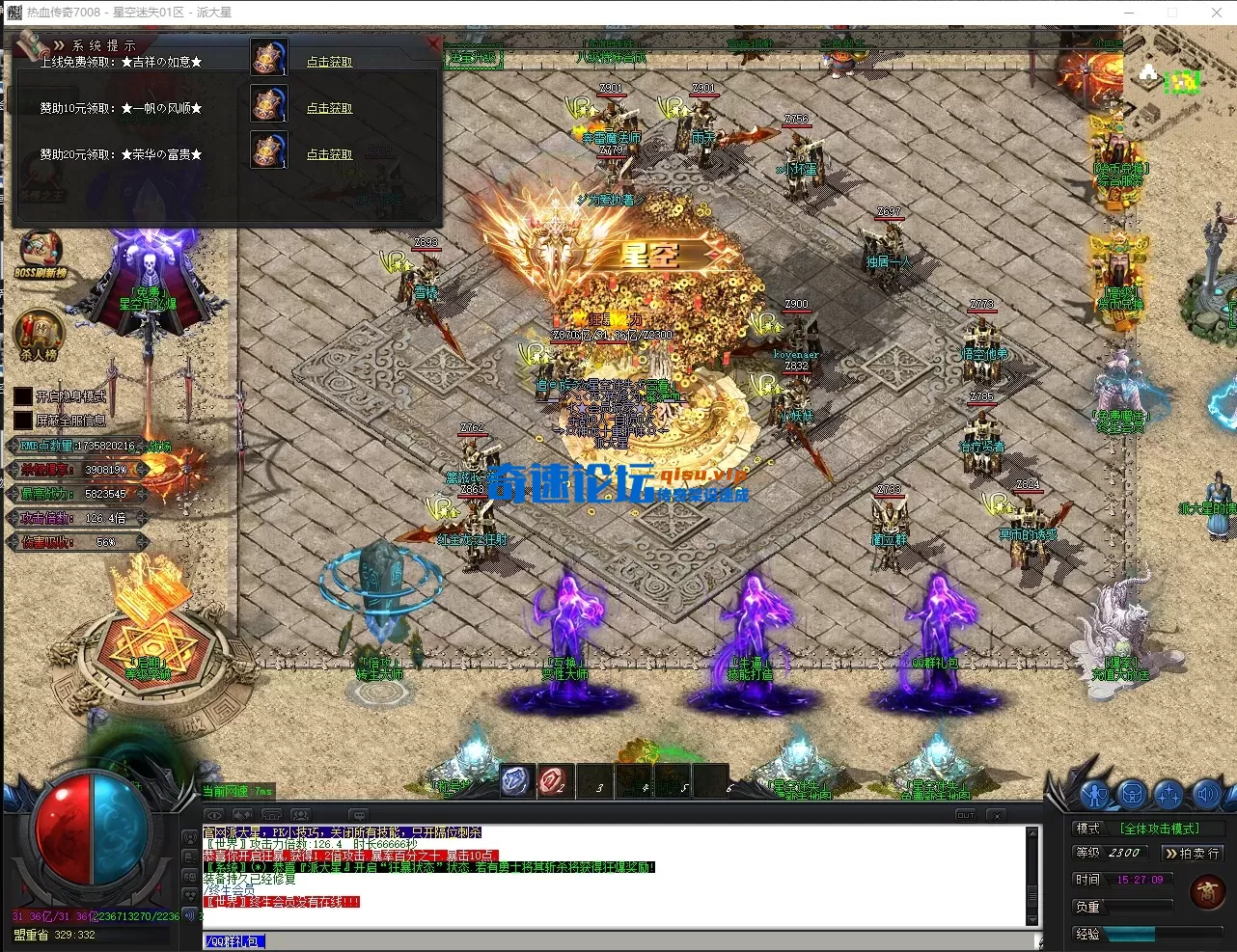The height and width of the screenshot is (952, 1237).
Task: Toggle the 开启隐身模式 checkbox
Action: click(23, 396)
